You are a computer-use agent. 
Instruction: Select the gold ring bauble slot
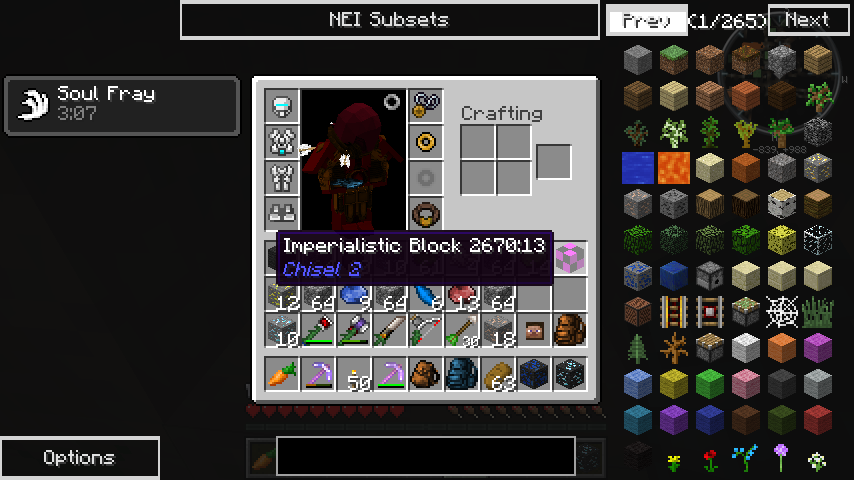tap(425, 142)
